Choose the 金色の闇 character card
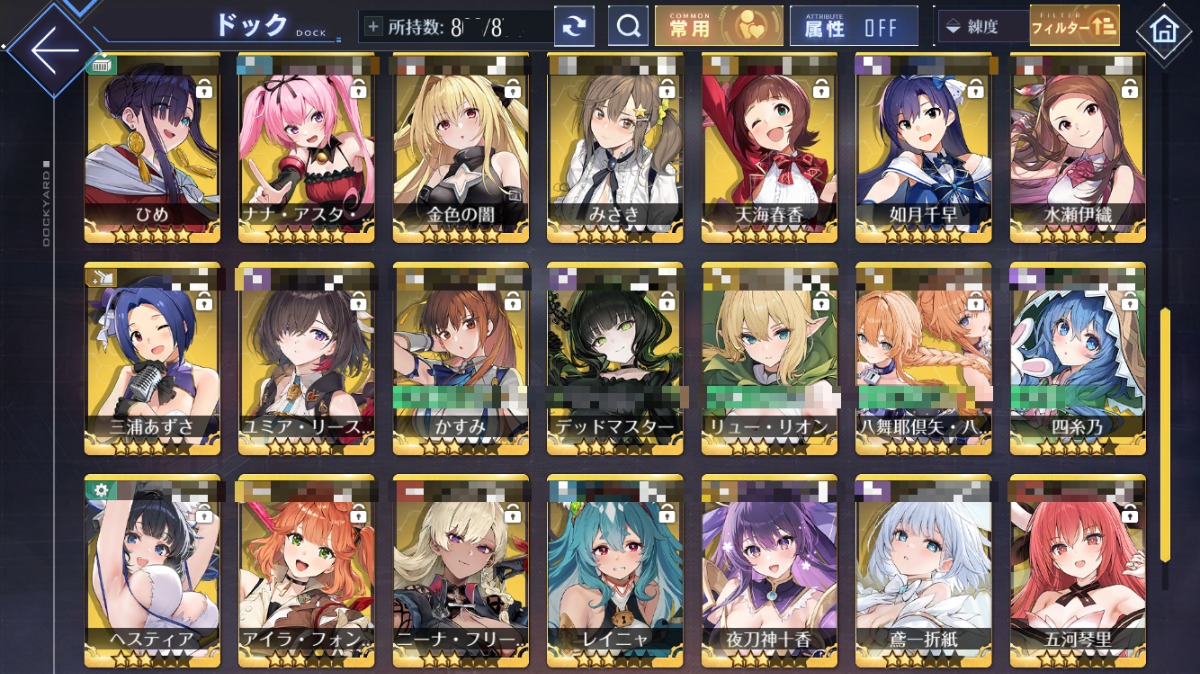1200x674 pixels. pos(461,148)
